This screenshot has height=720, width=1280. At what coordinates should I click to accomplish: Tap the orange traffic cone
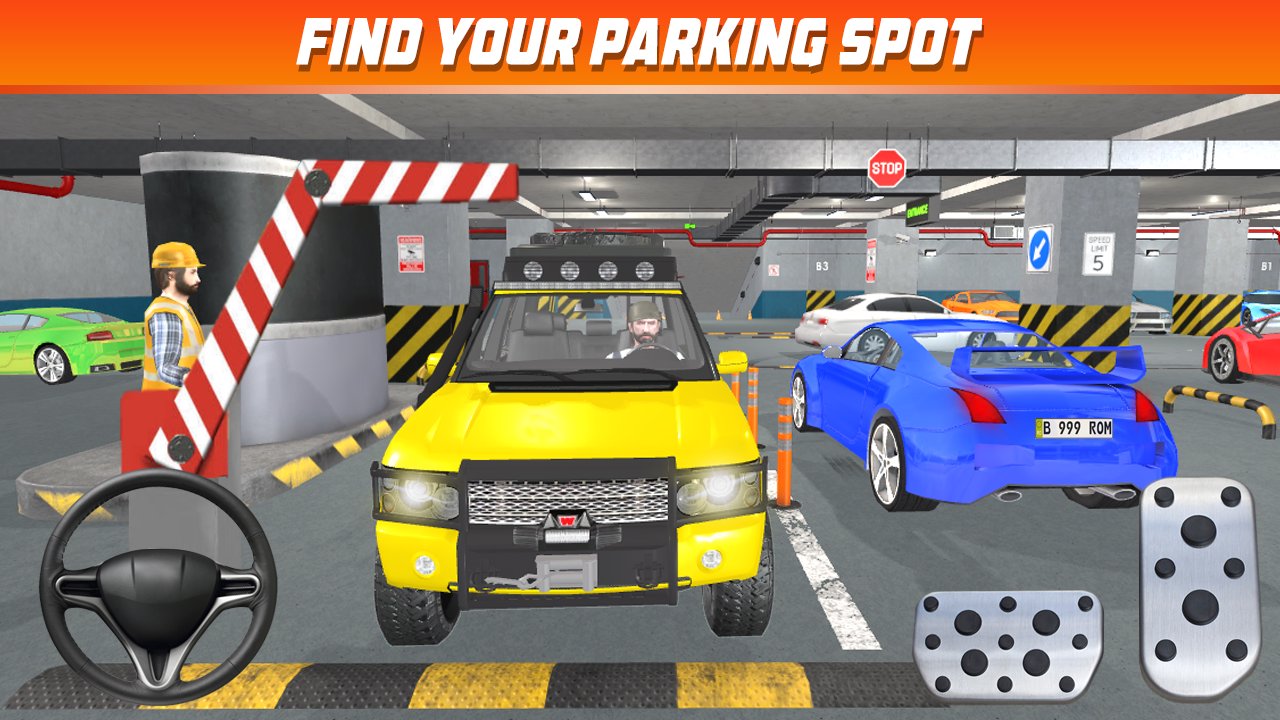[x=784, y=430]
